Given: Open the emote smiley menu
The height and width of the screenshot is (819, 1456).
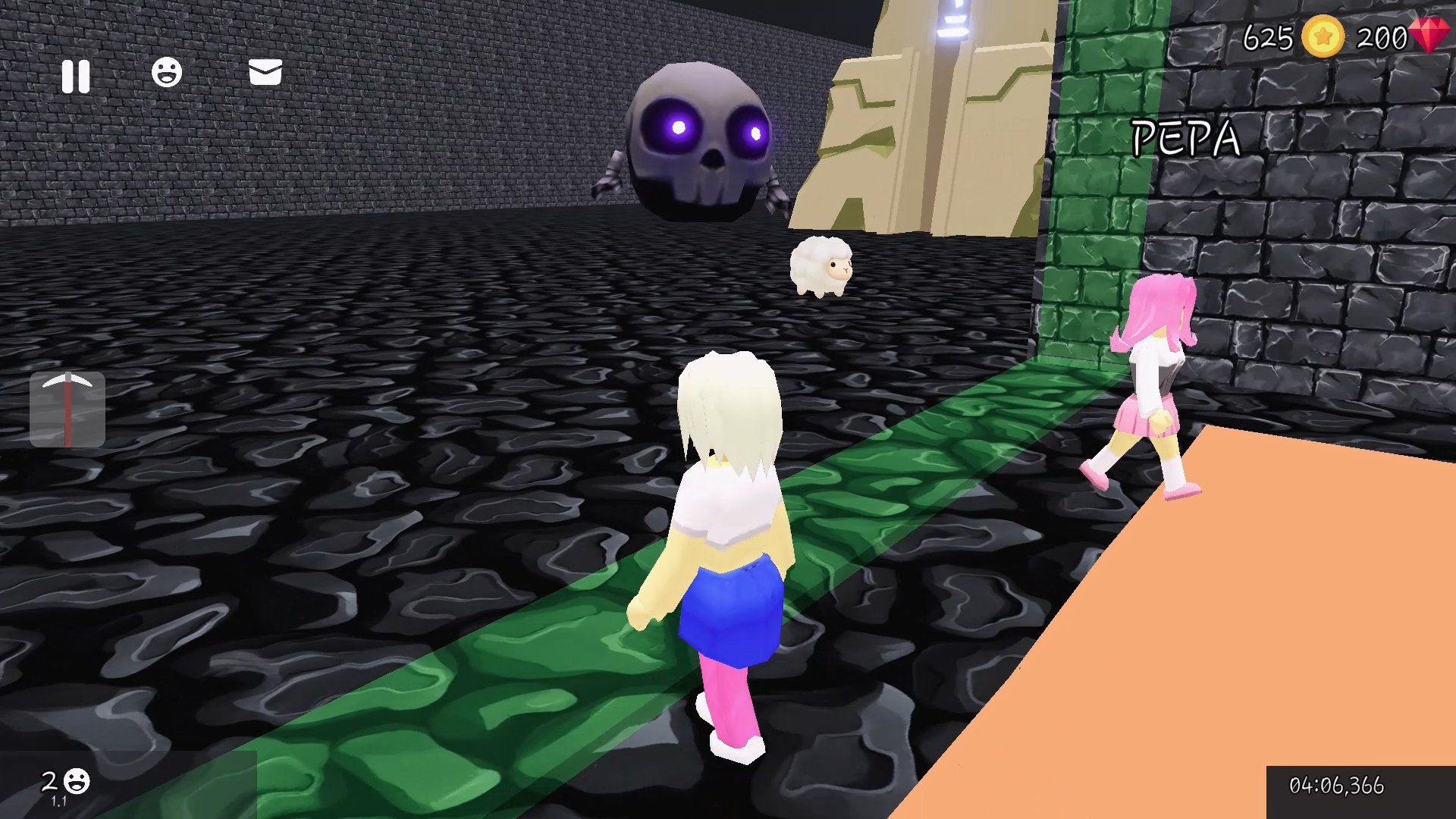Looking at the screenshot, I should click(168, 73).
